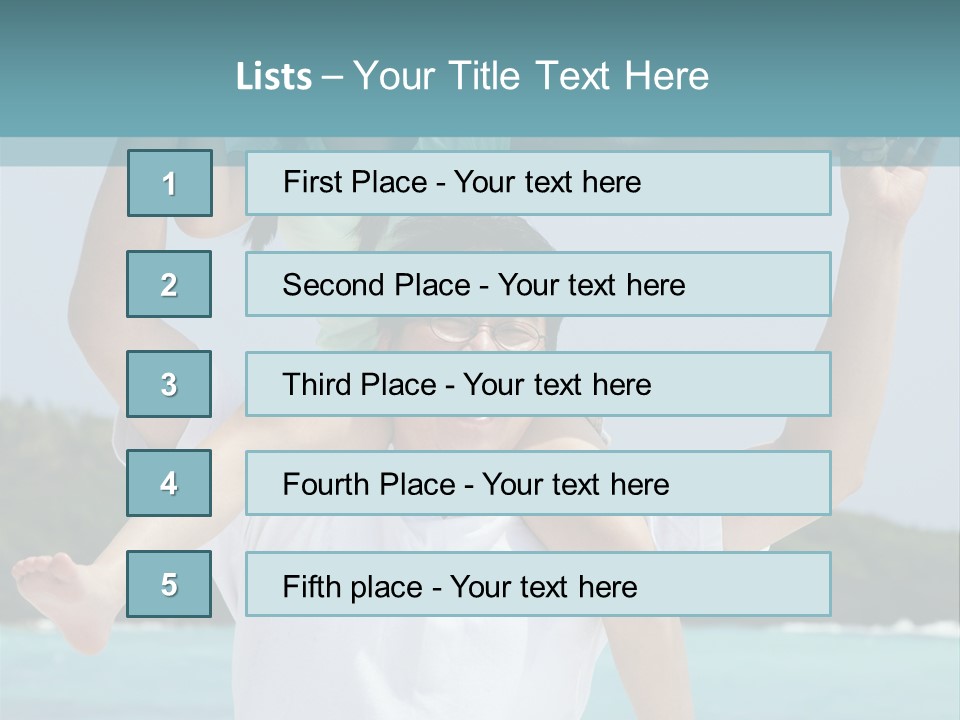Choose the First Place text row
Screen dimensions: 960x720
(538, 183)
